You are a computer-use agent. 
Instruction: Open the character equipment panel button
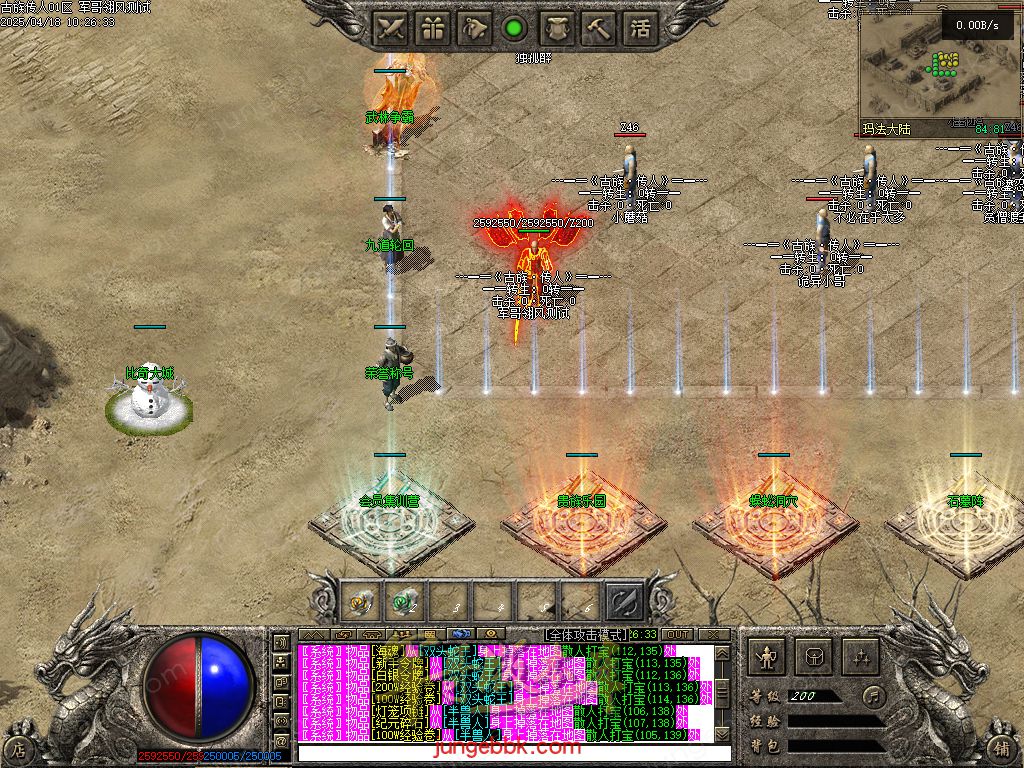tap(767, 656)
